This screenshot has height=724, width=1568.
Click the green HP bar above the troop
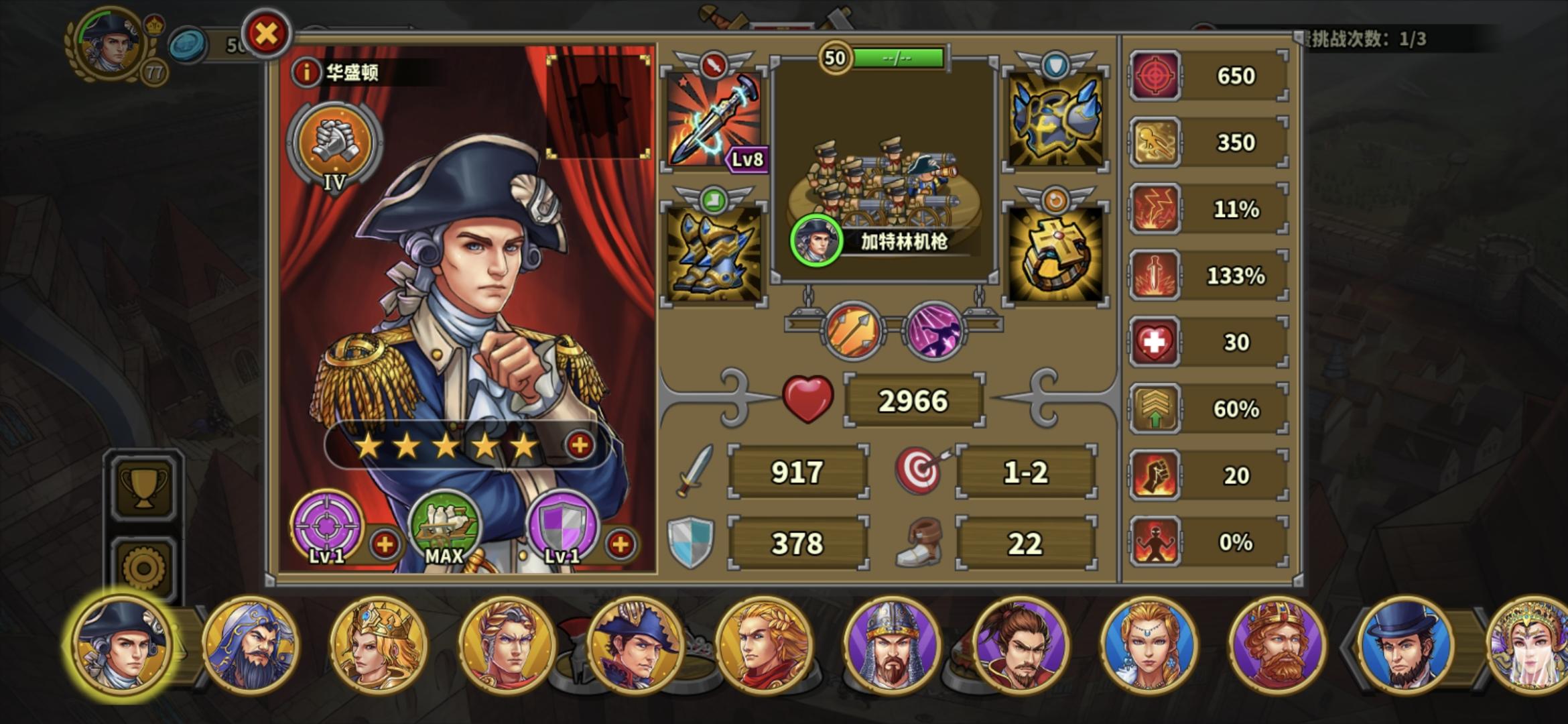(x=898, y=59)
